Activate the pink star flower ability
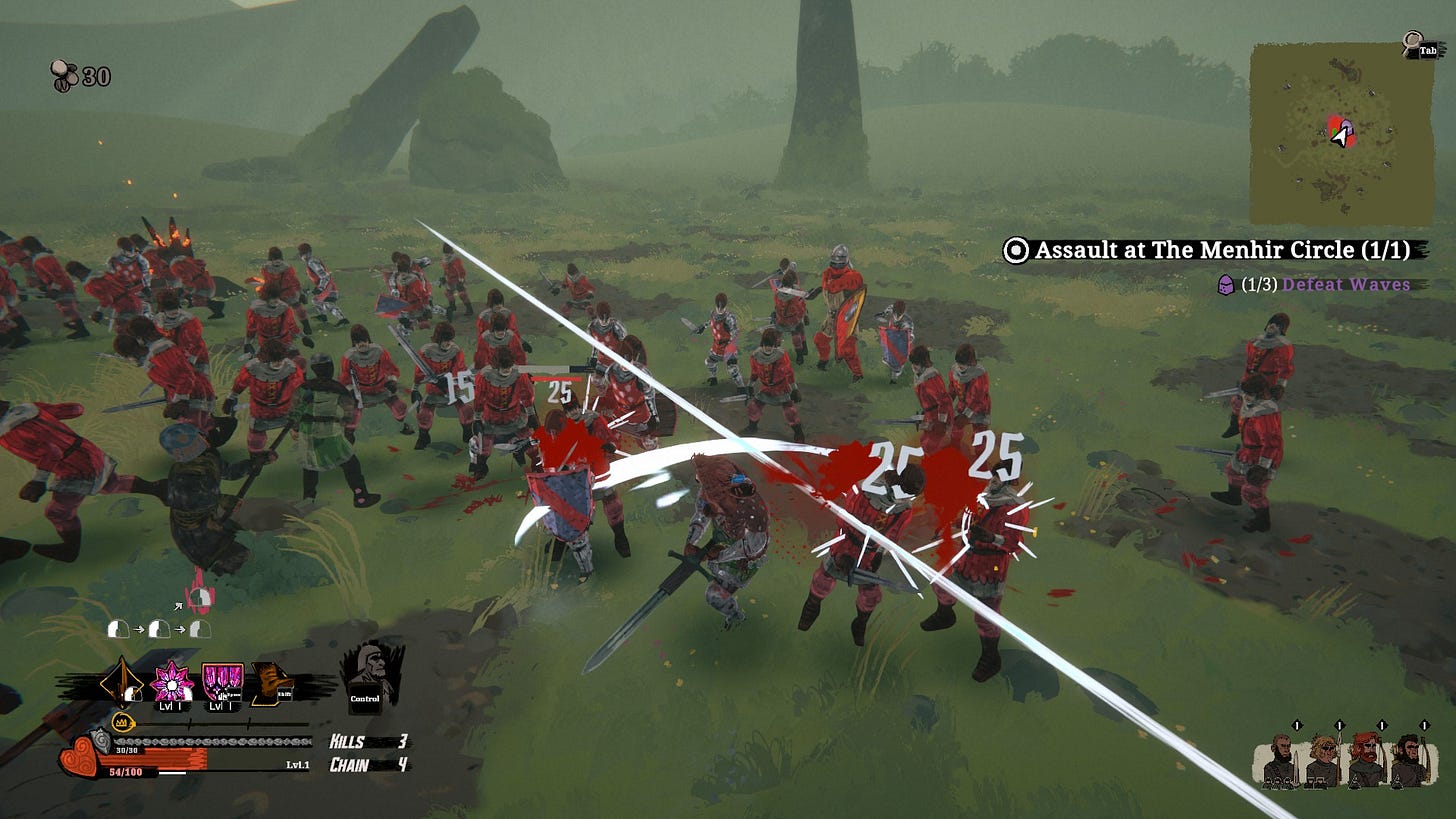Screen dimensions: 1456x819 (x=172, y=683)
